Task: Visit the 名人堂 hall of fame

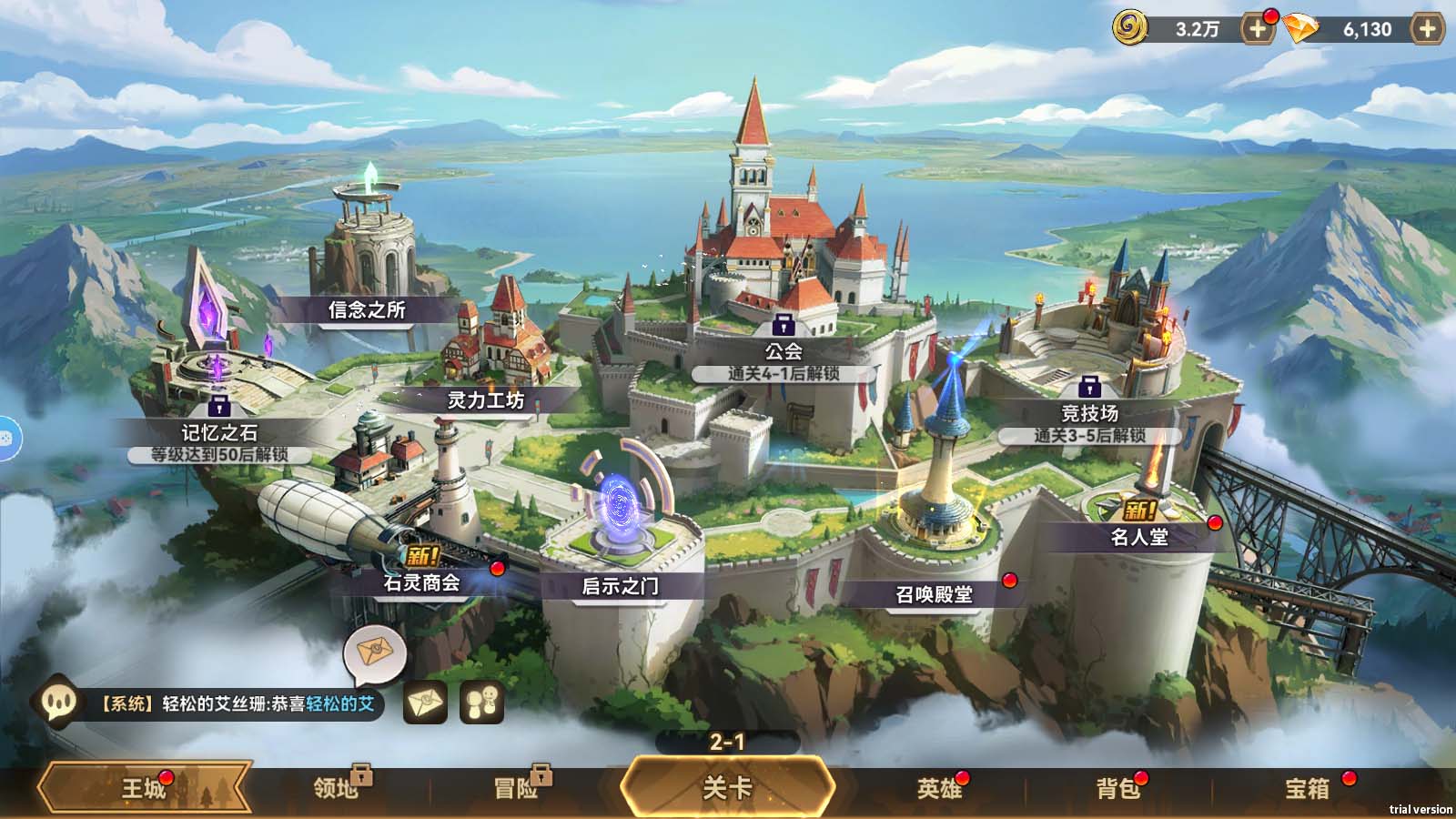Action: click(1138, 535)
